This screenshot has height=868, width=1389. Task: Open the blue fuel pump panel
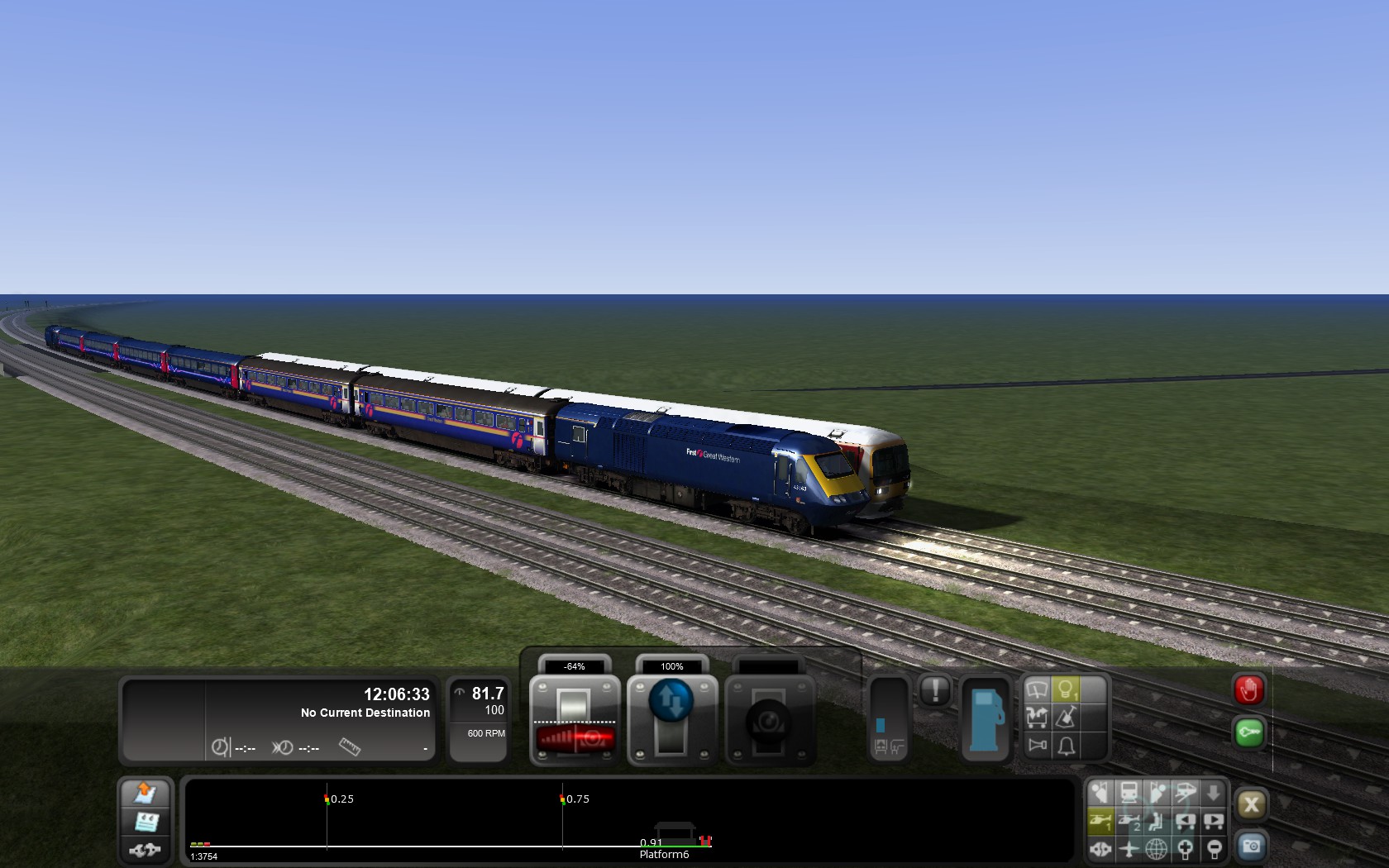click(986, 719)
